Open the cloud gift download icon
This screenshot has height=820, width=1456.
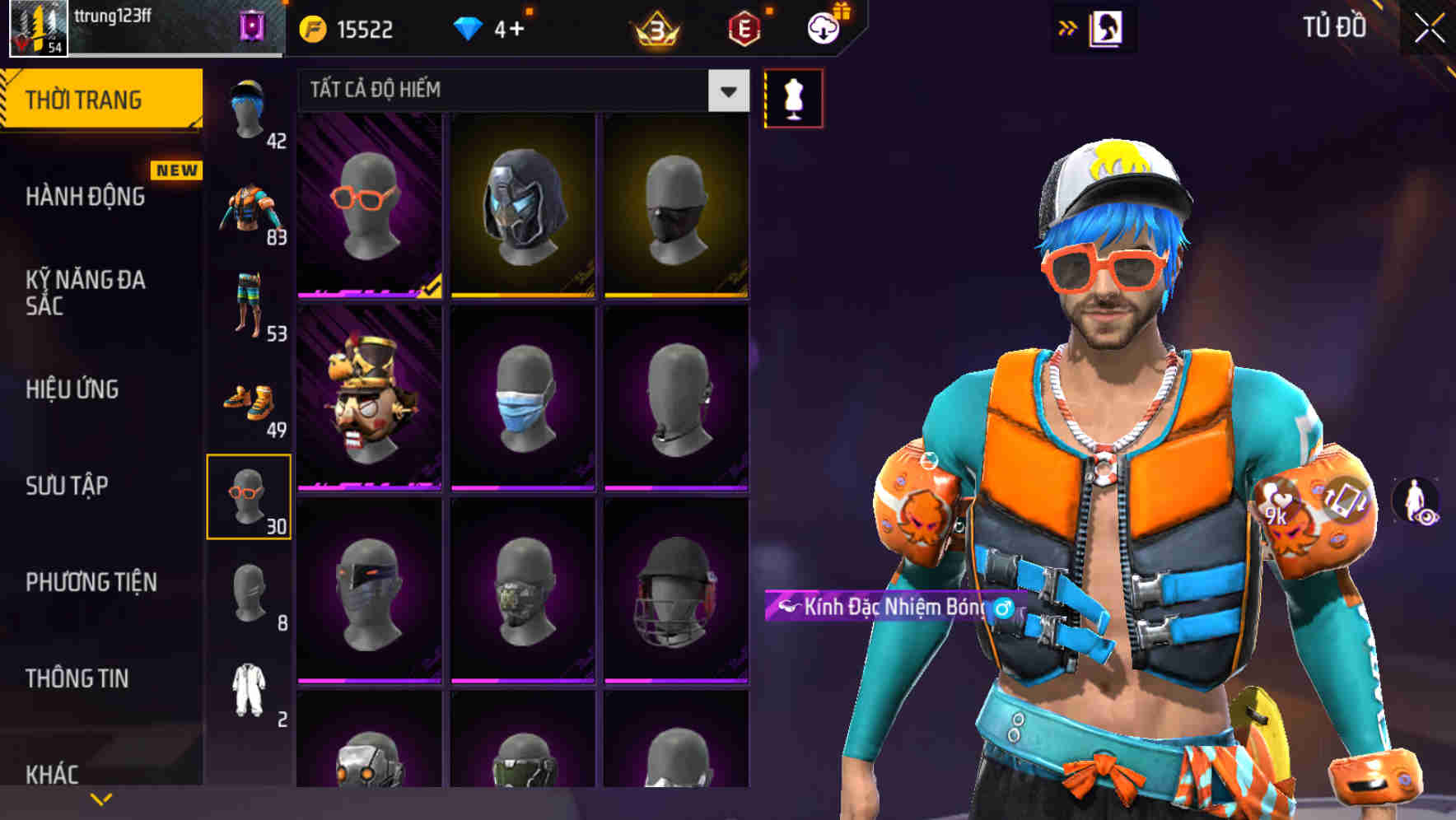click(822, 27)
